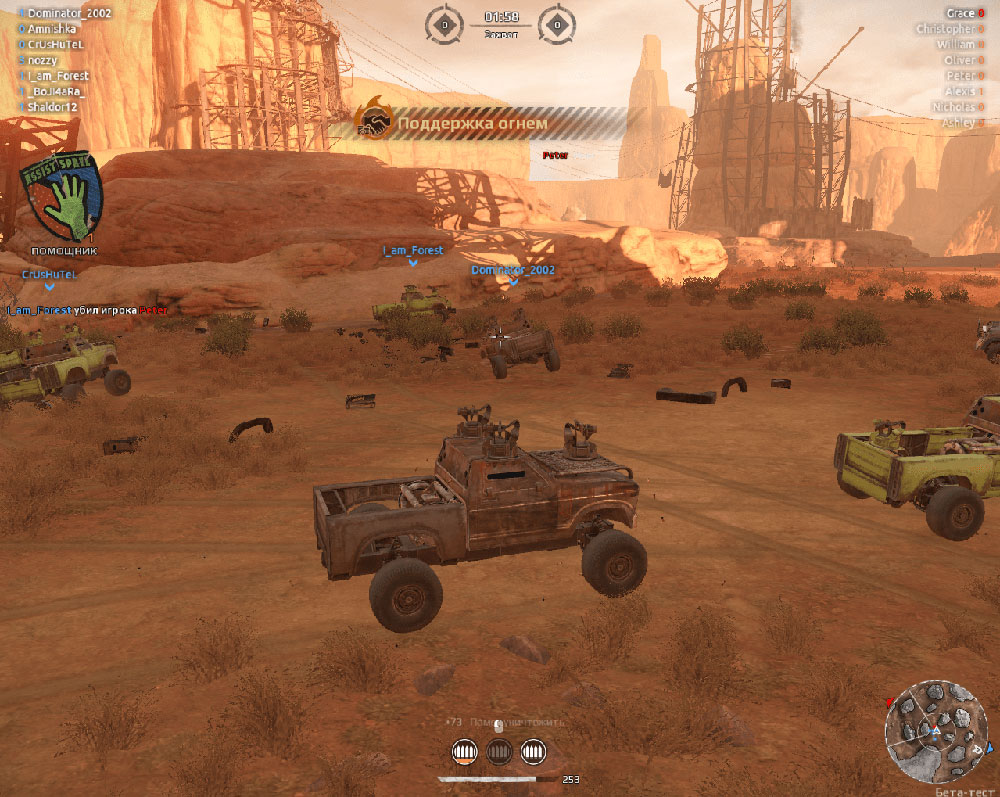Click the circular minimap
The image size is (1000, 797).
pyautogui.click(x=935, y=730)
